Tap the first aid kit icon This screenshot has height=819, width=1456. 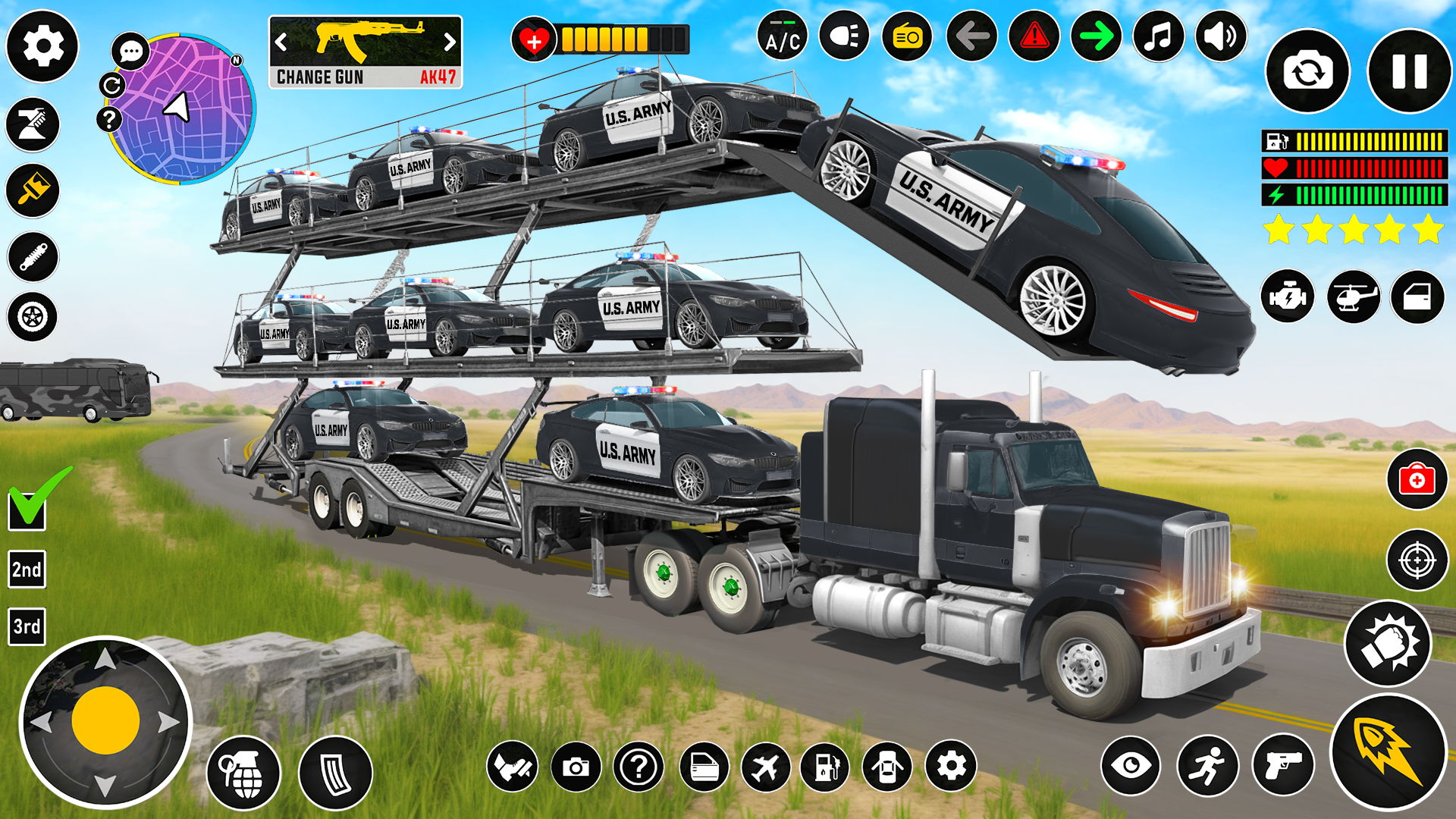point(1417,479)
